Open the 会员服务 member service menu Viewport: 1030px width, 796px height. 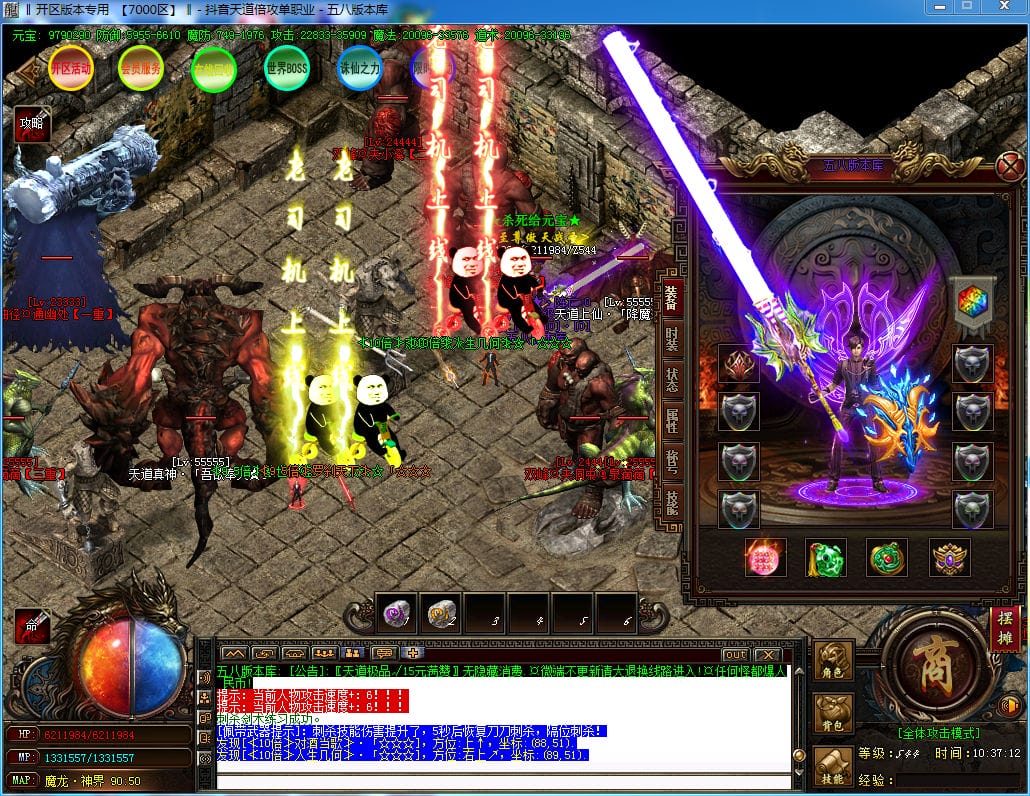click(140, 69)
